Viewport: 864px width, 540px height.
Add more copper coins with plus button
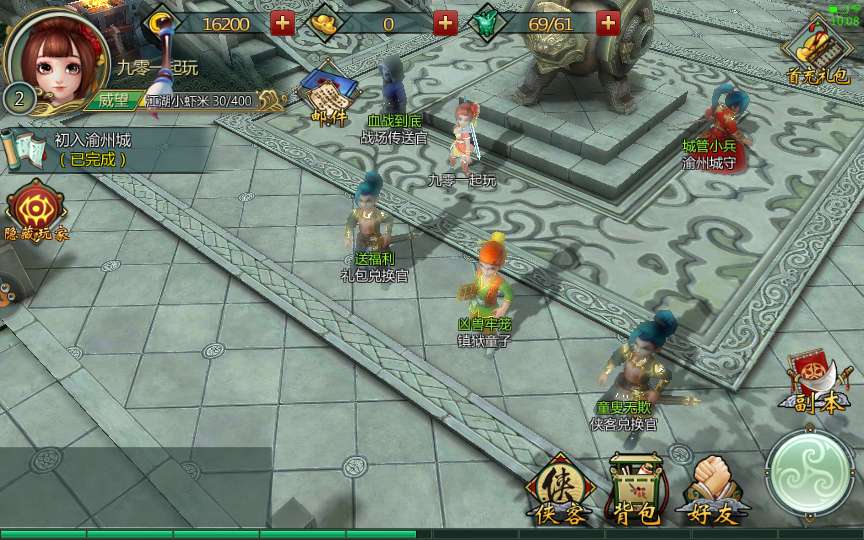click(x=283, y=22)
